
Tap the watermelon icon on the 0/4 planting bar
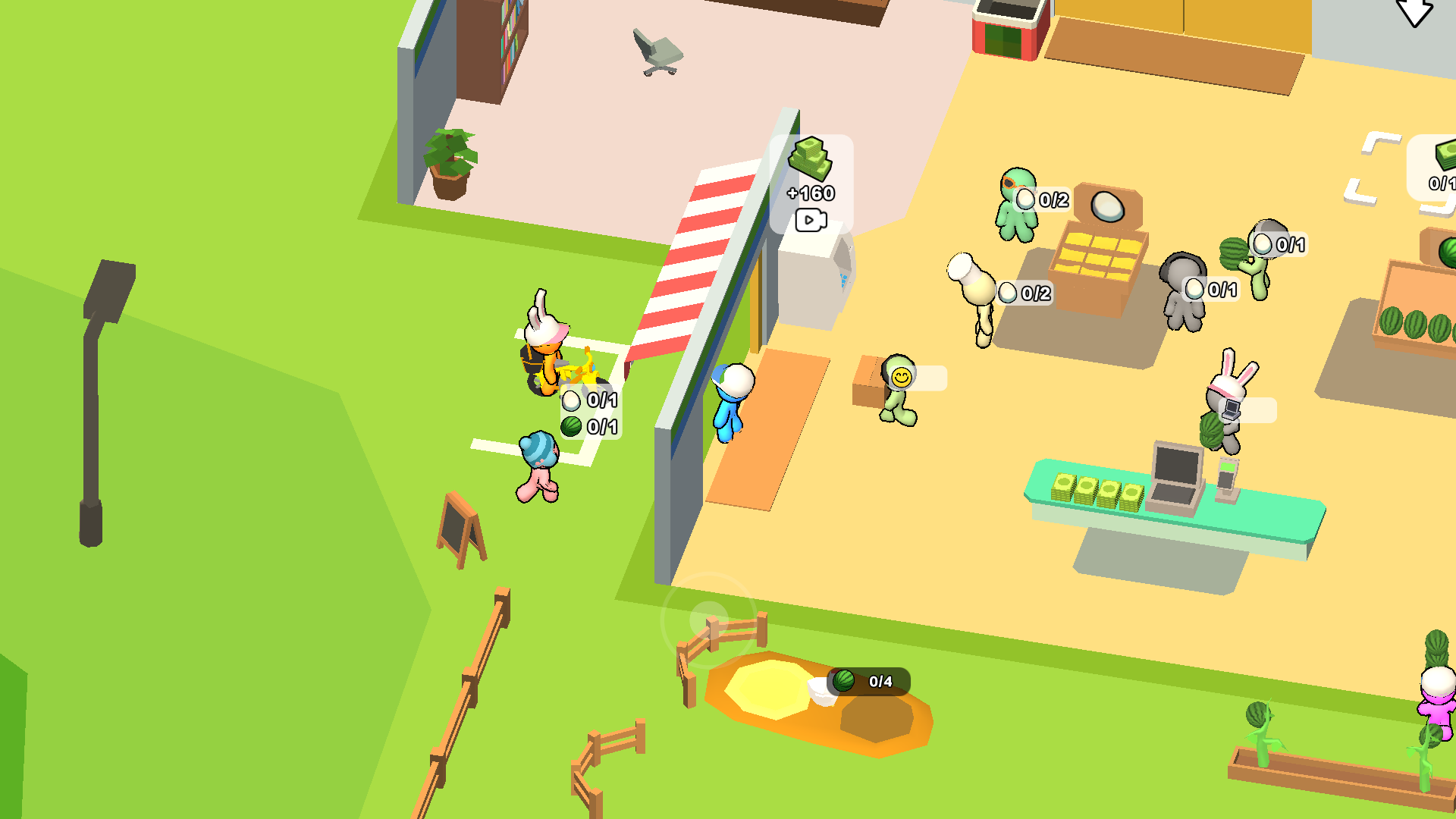pyautogui.click(x=844, y=681)
